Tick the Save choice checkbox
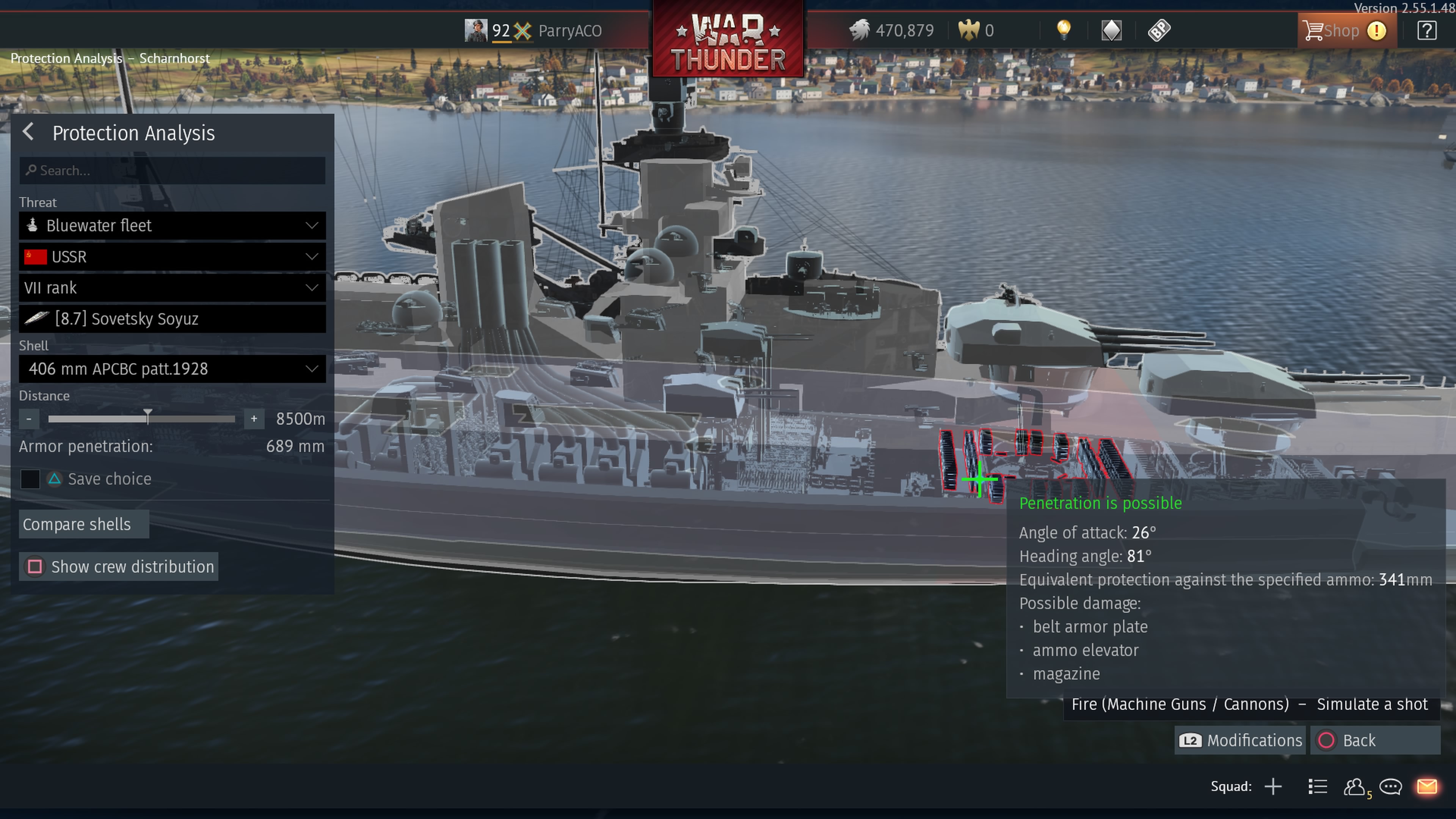Viewport: 1456px width, 819px height. tap(30, 479)
